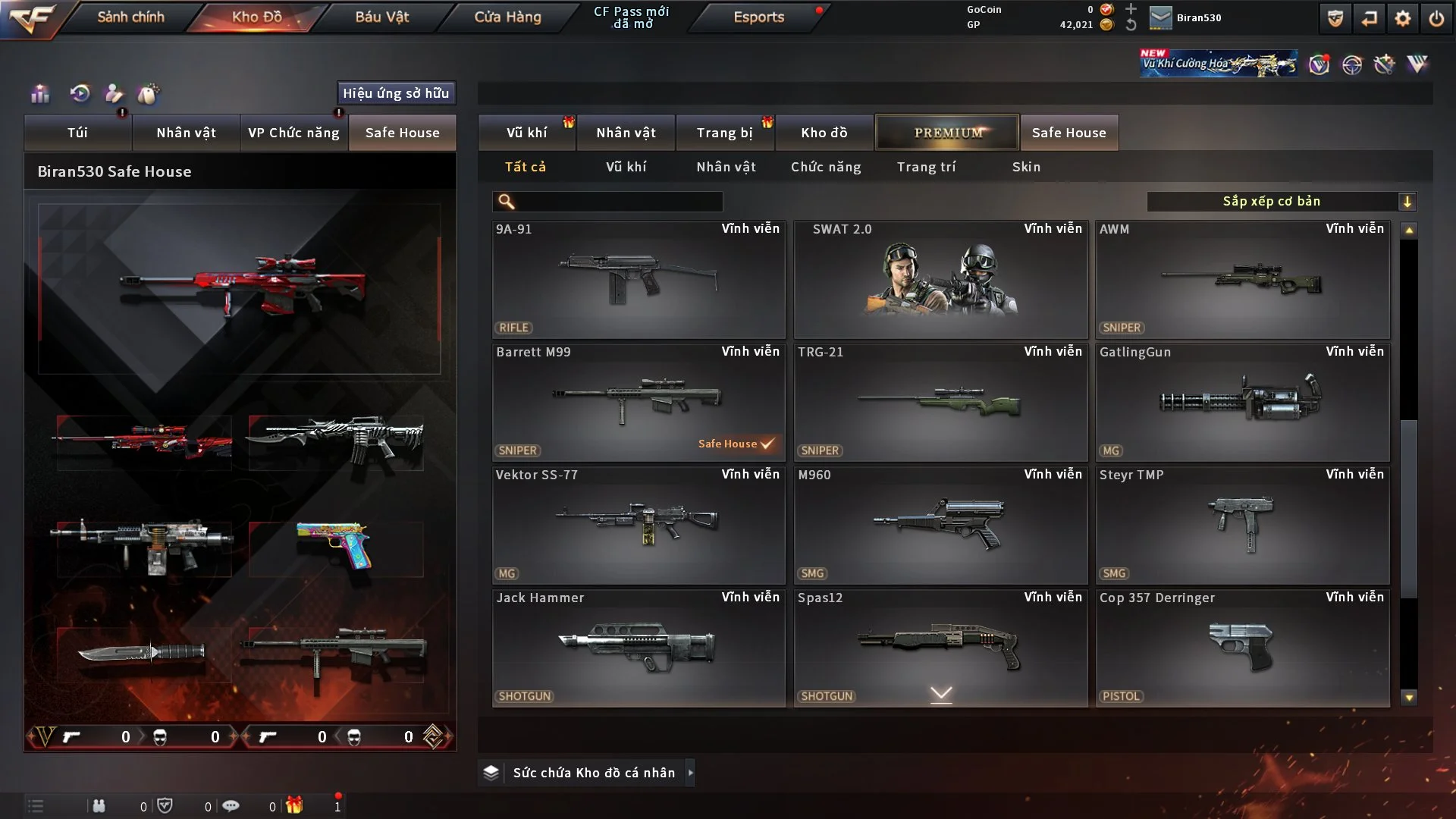Click the power button to exit

point(1436,18)
